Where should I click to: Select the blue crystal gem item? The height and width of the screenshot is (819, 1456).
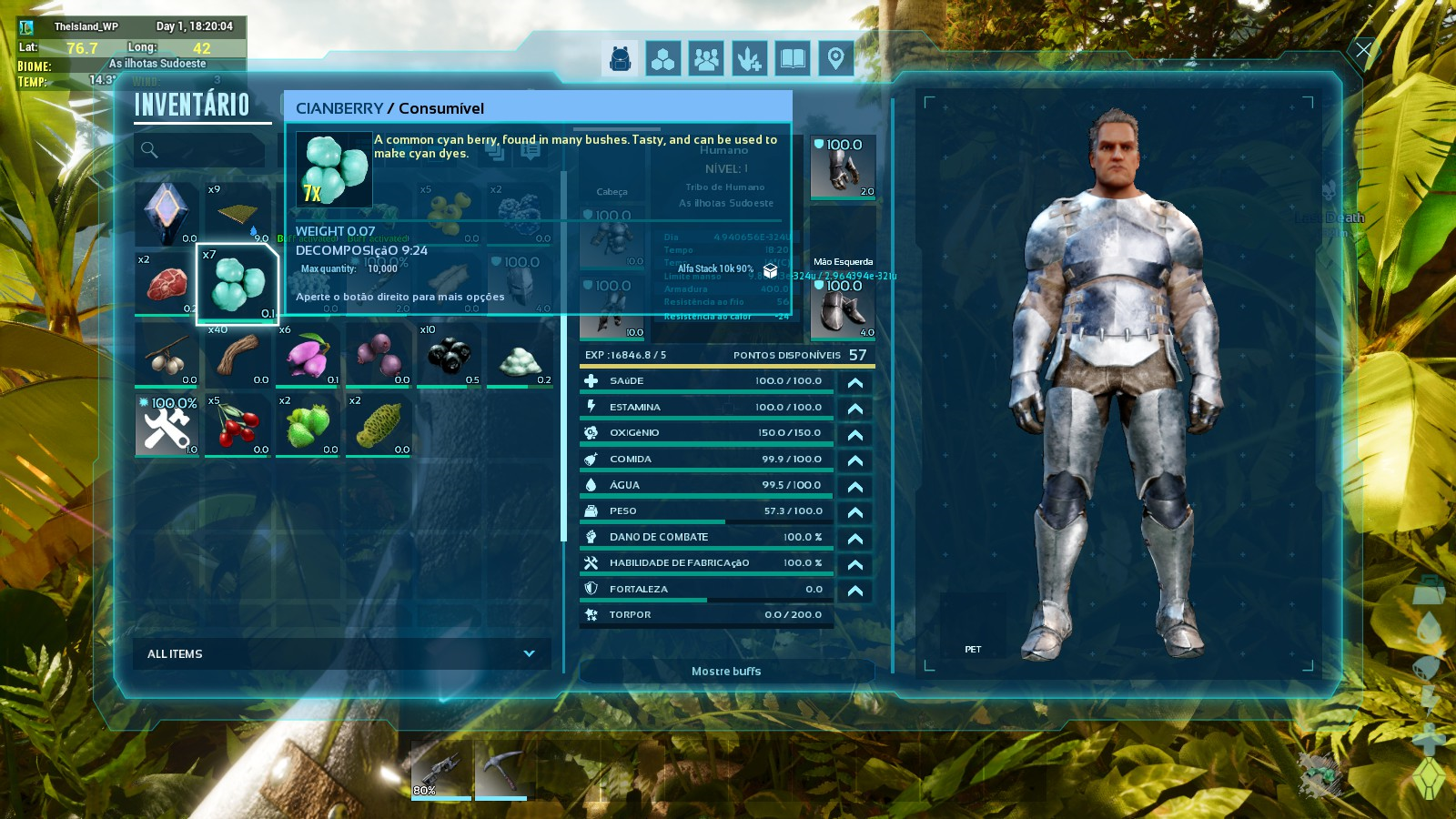point(167,213)
